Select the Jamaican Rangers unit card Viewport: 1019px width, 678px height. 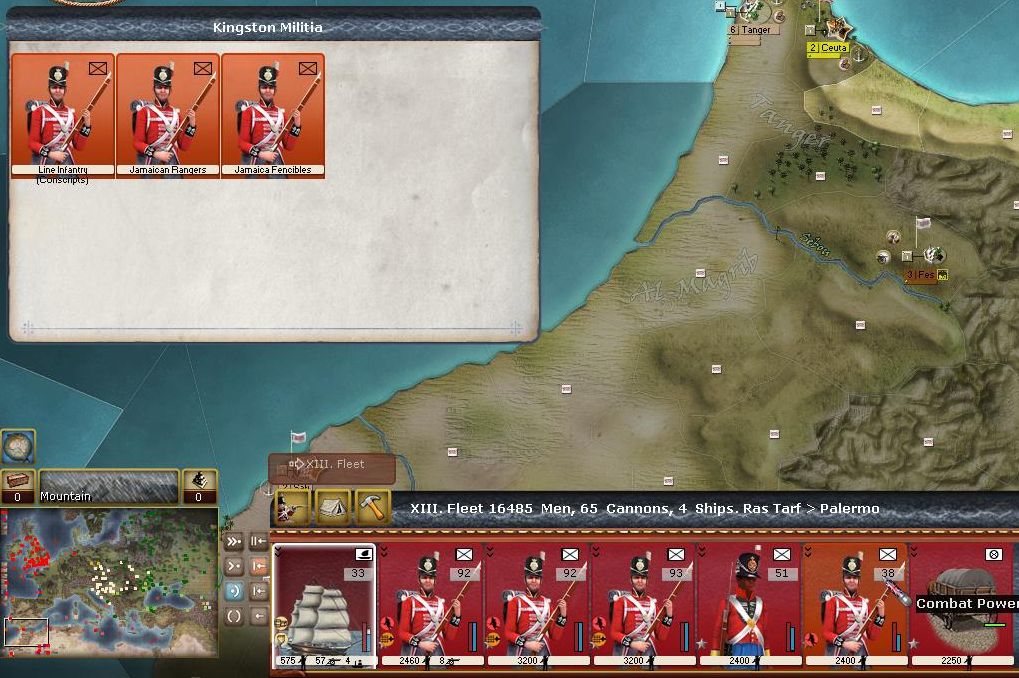[168, 115]
